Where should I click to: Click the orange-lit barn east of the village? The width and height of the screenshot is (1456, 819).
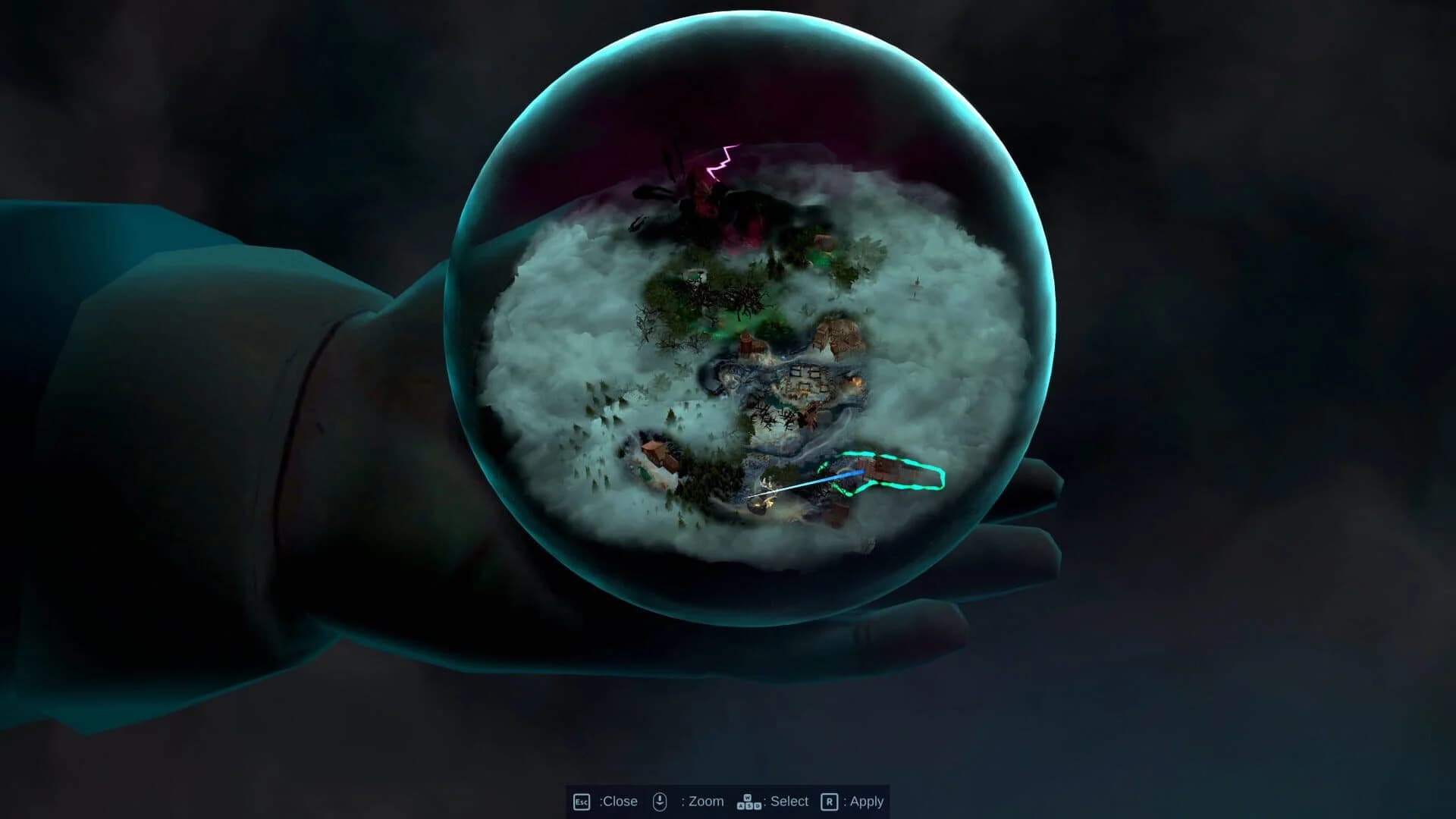[x=857, y=381]
